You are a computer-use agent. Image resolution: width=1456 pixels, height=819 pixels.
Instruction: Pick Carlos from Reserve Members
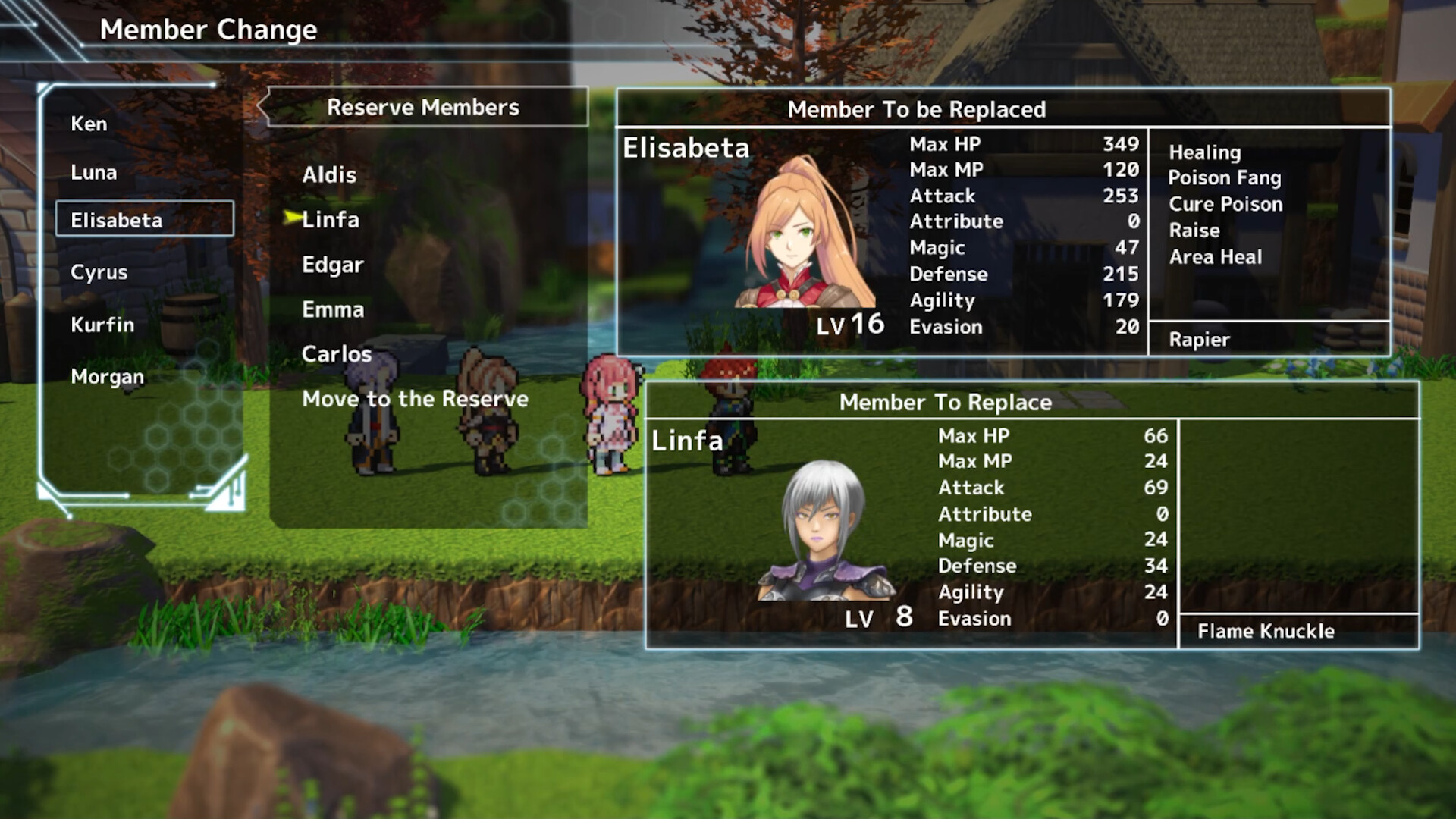336,353
